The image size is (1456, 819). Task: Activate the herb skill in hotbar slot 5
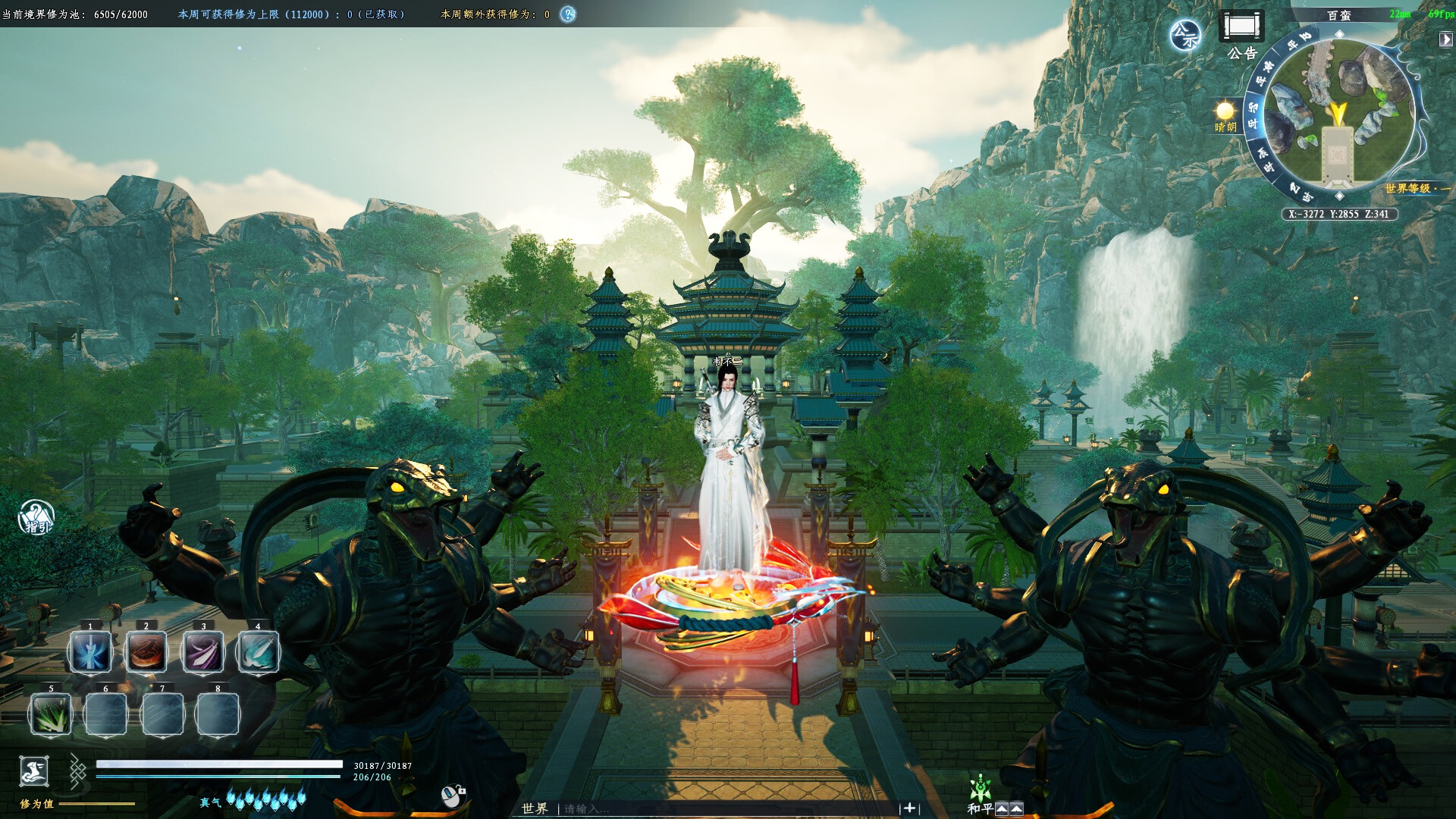point(50,714)
